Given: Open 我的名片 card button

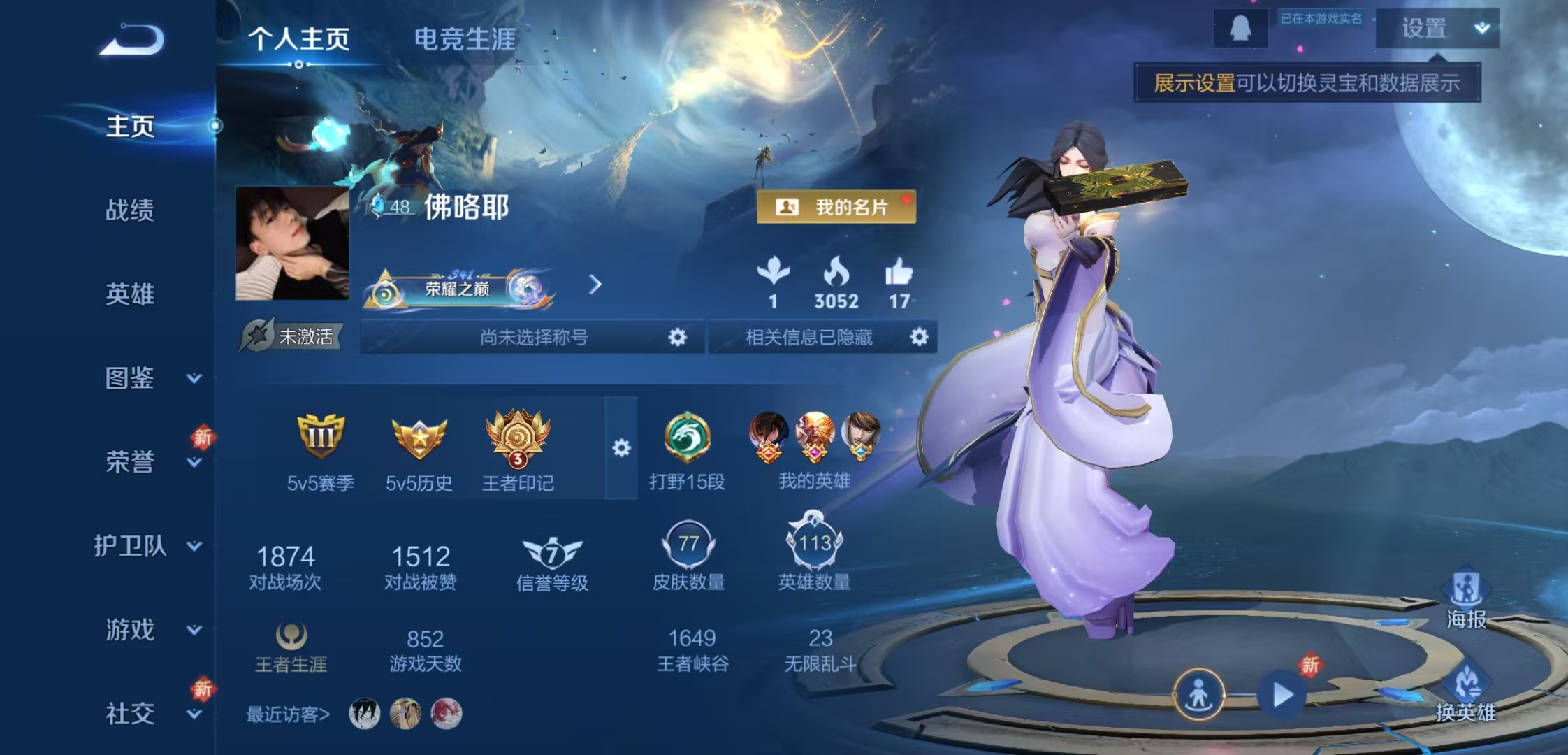Looking at the screenshot, I should (x=836, y=207).
